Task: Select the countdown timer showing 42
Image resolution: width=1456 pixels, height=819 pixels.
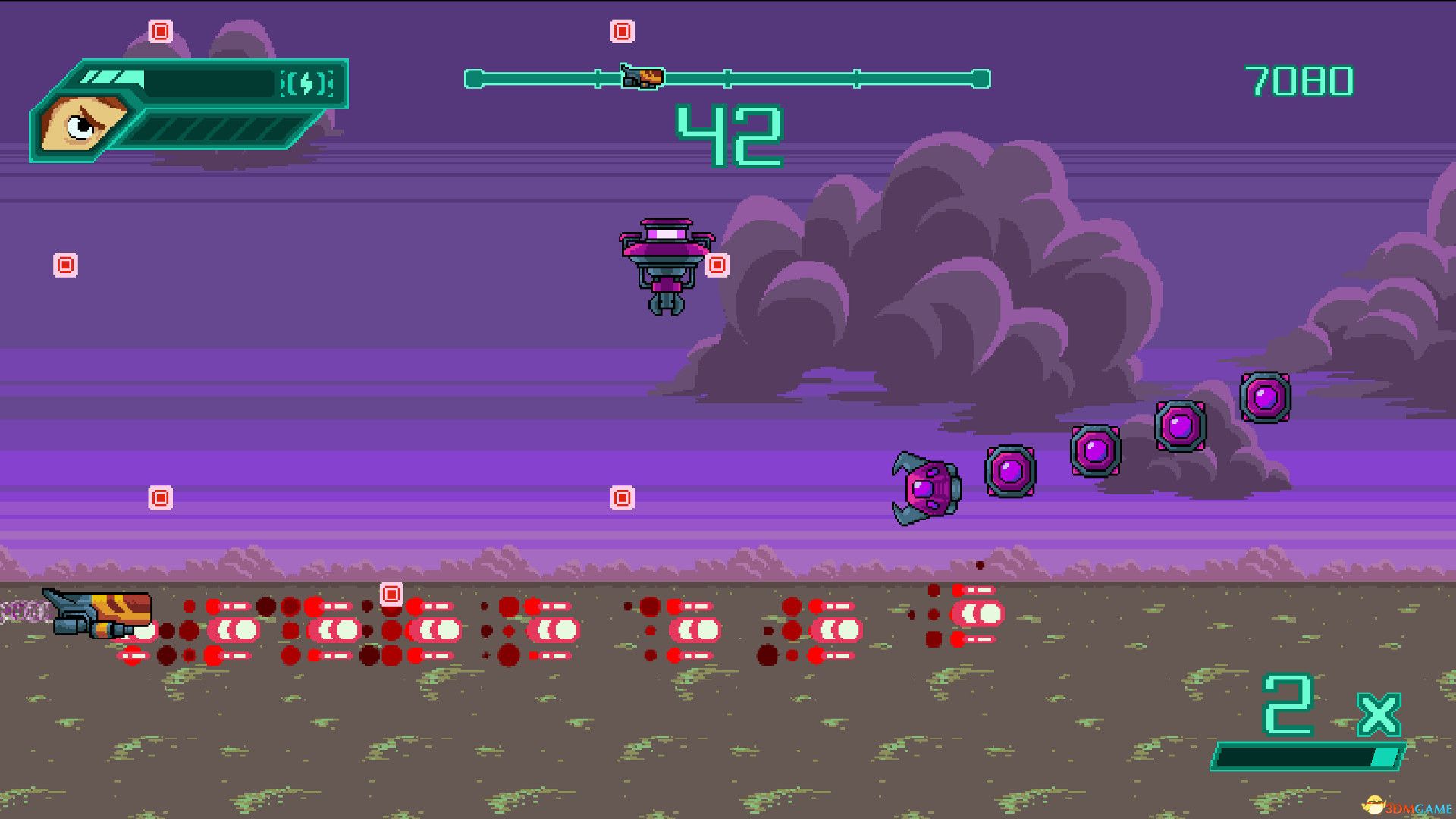Action: coord(730,133)
